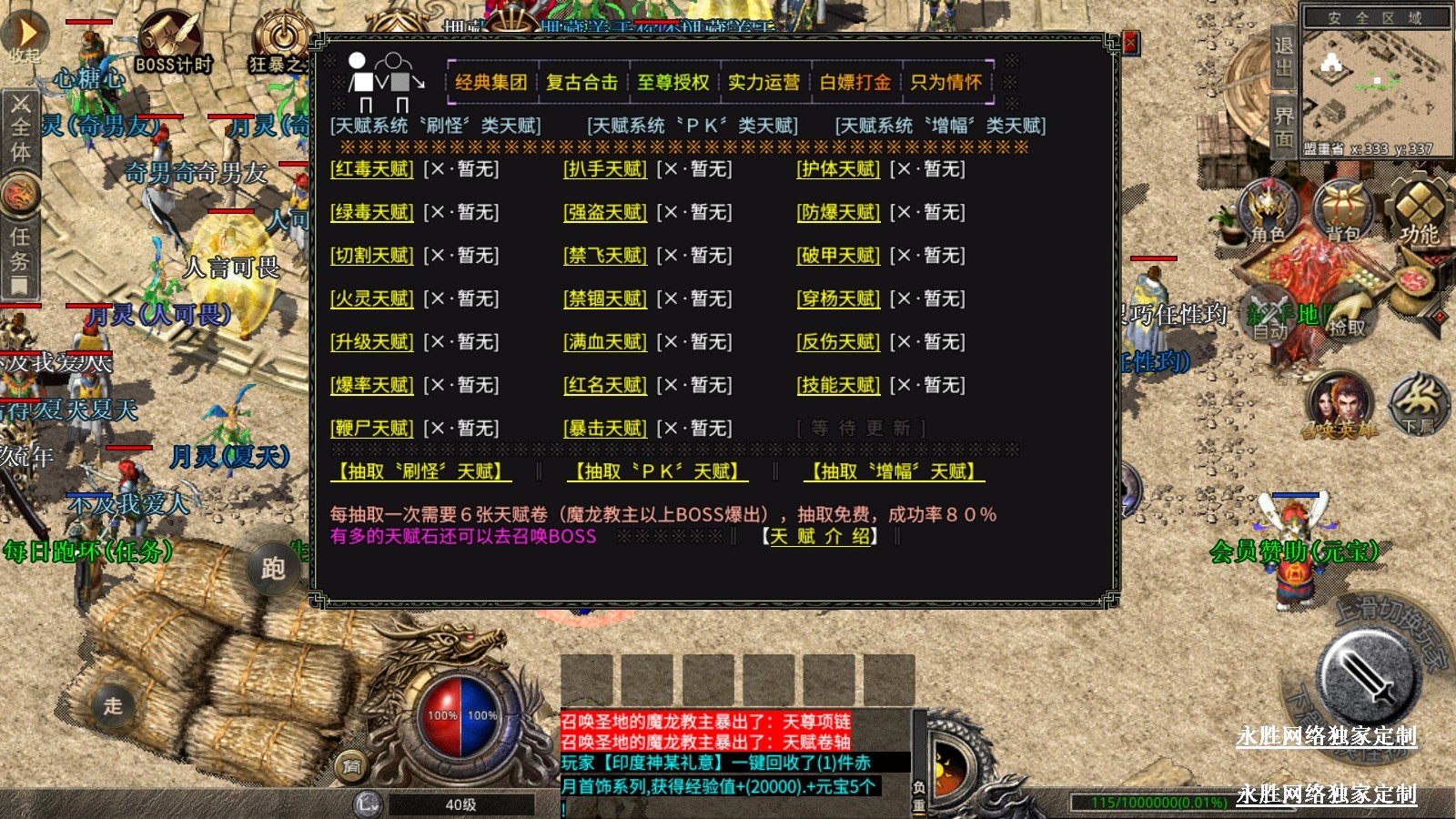
Task: Tap the sword attack button
Action: [x=1368, y=678]
